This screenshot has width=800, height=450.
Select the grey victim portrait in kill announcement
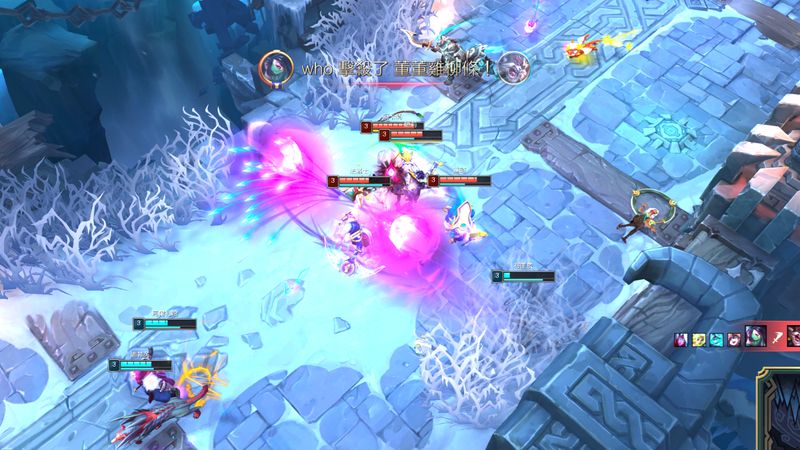(512, 68)
